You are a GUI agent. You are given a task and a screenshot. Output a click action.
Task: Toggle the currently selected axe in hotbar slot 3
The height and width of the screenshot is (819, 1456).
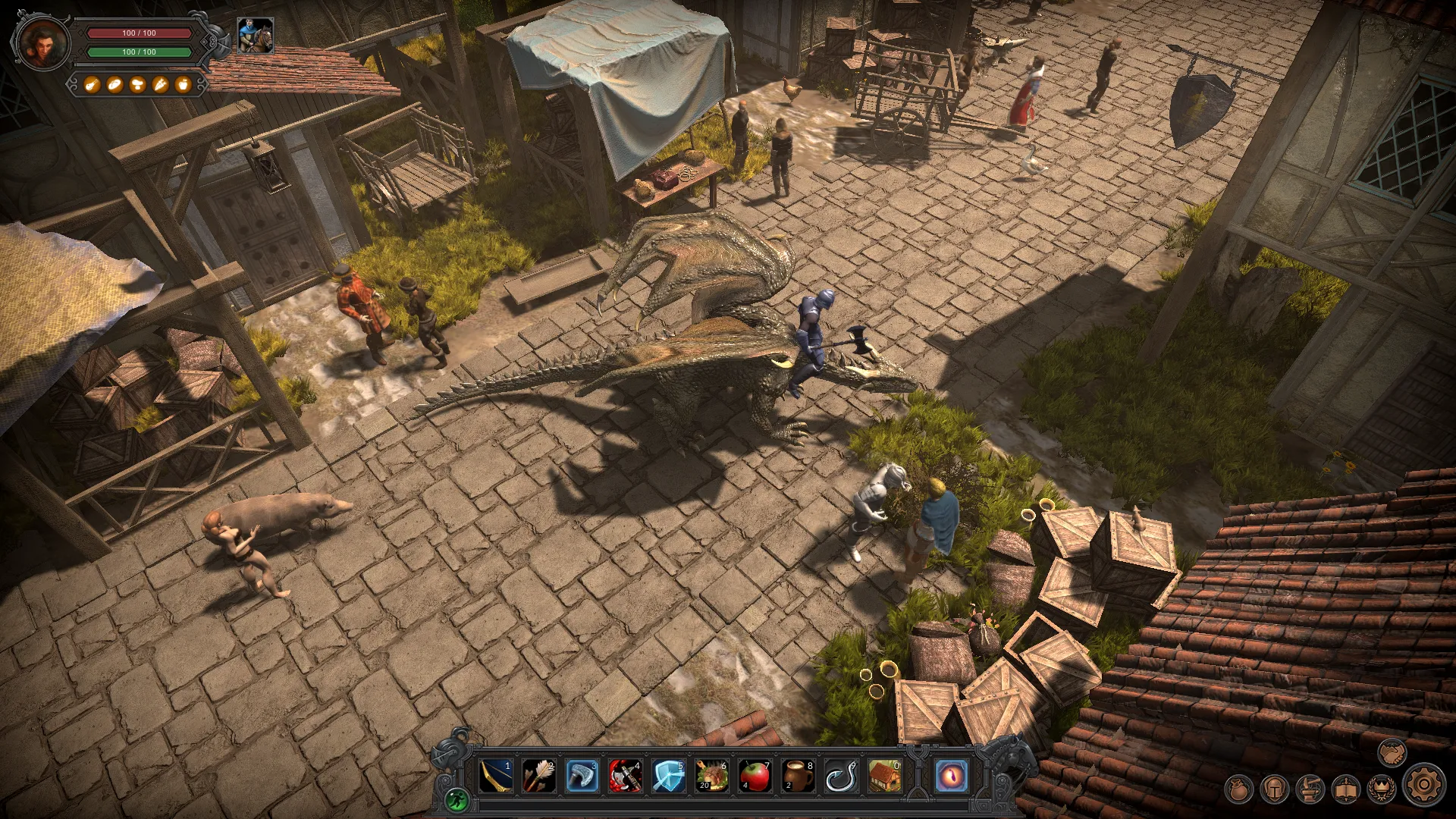click(x=581, y=776)
